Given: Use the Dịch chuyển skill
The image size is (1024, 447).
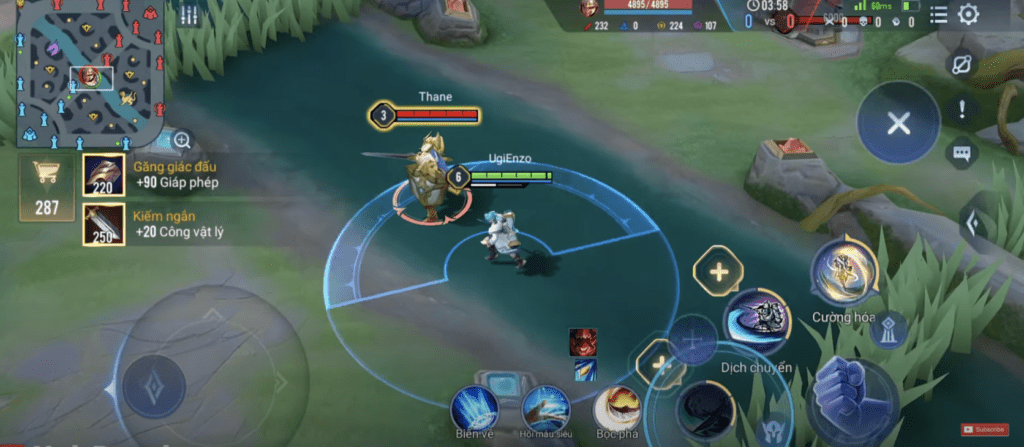Looking at the screenshot, I should [x=756, y=319].
